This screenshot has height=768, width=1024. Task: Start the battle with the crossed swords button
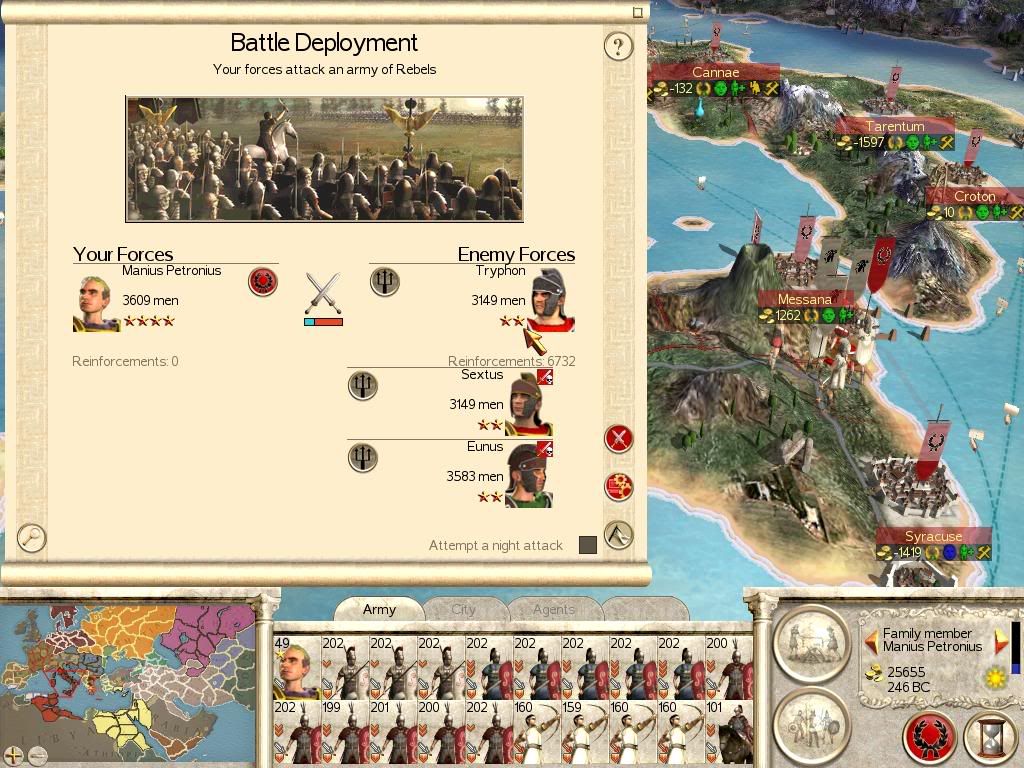[619, 438]
